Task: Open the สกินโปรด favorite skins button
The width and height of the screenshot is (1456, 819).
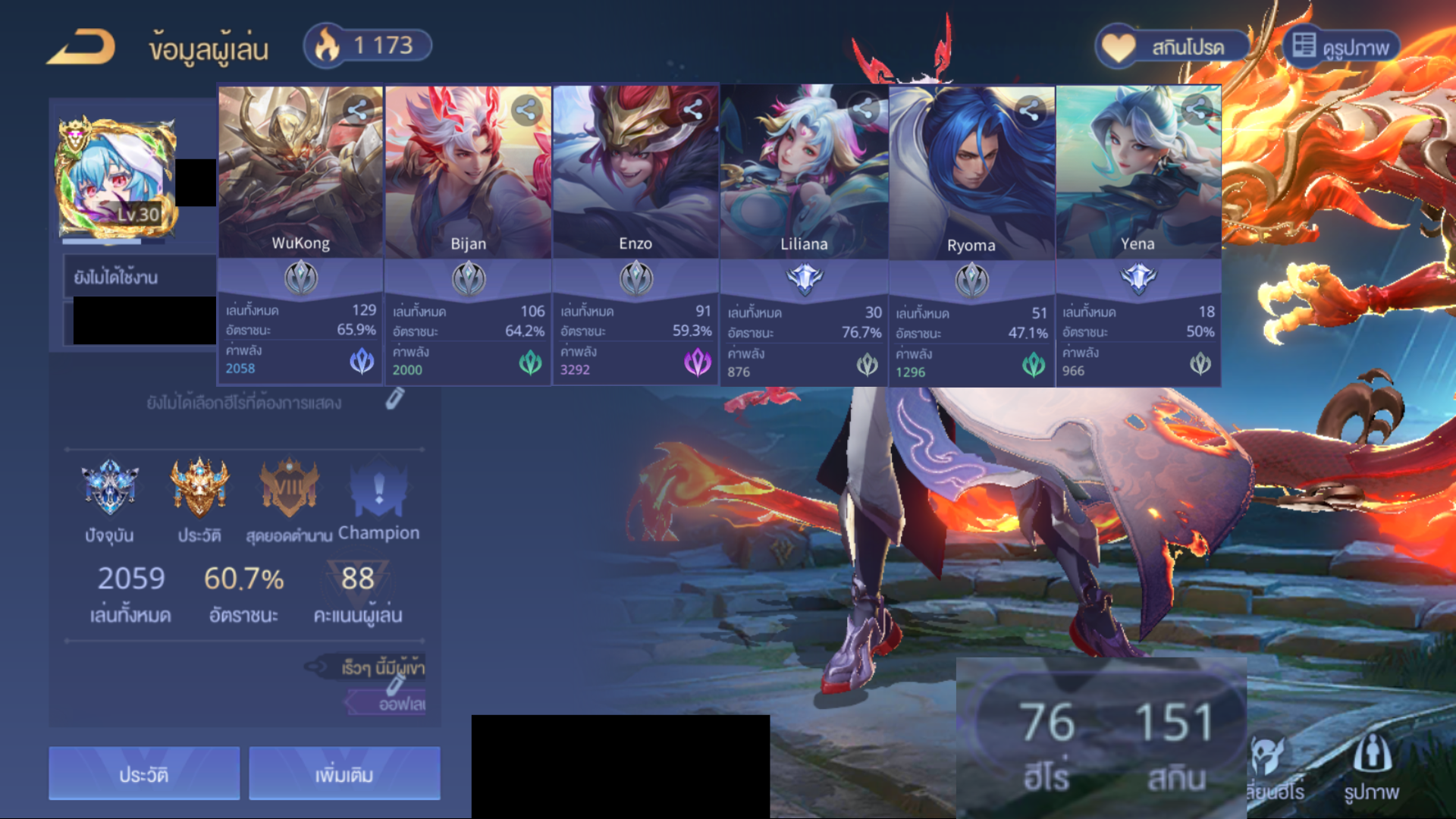Action: pyautogui.click(x=1172, y=47)
